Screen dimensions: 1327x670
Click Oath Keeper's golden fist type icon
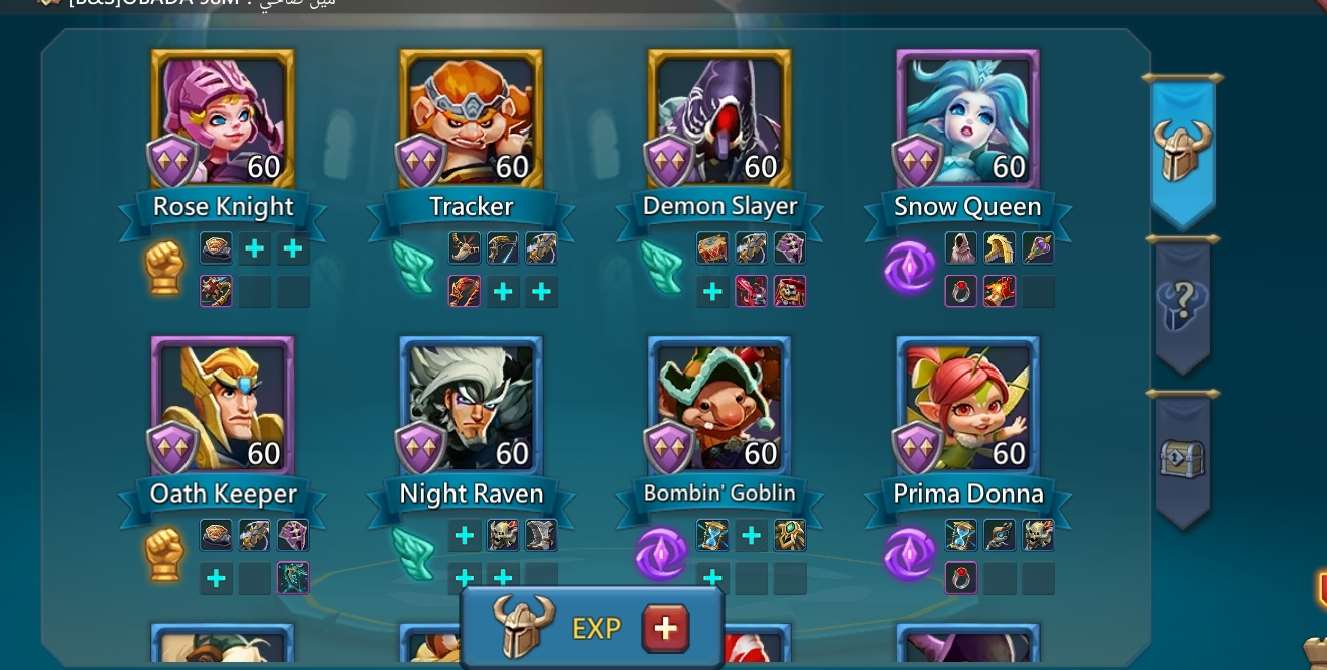[x=165, y=555]
